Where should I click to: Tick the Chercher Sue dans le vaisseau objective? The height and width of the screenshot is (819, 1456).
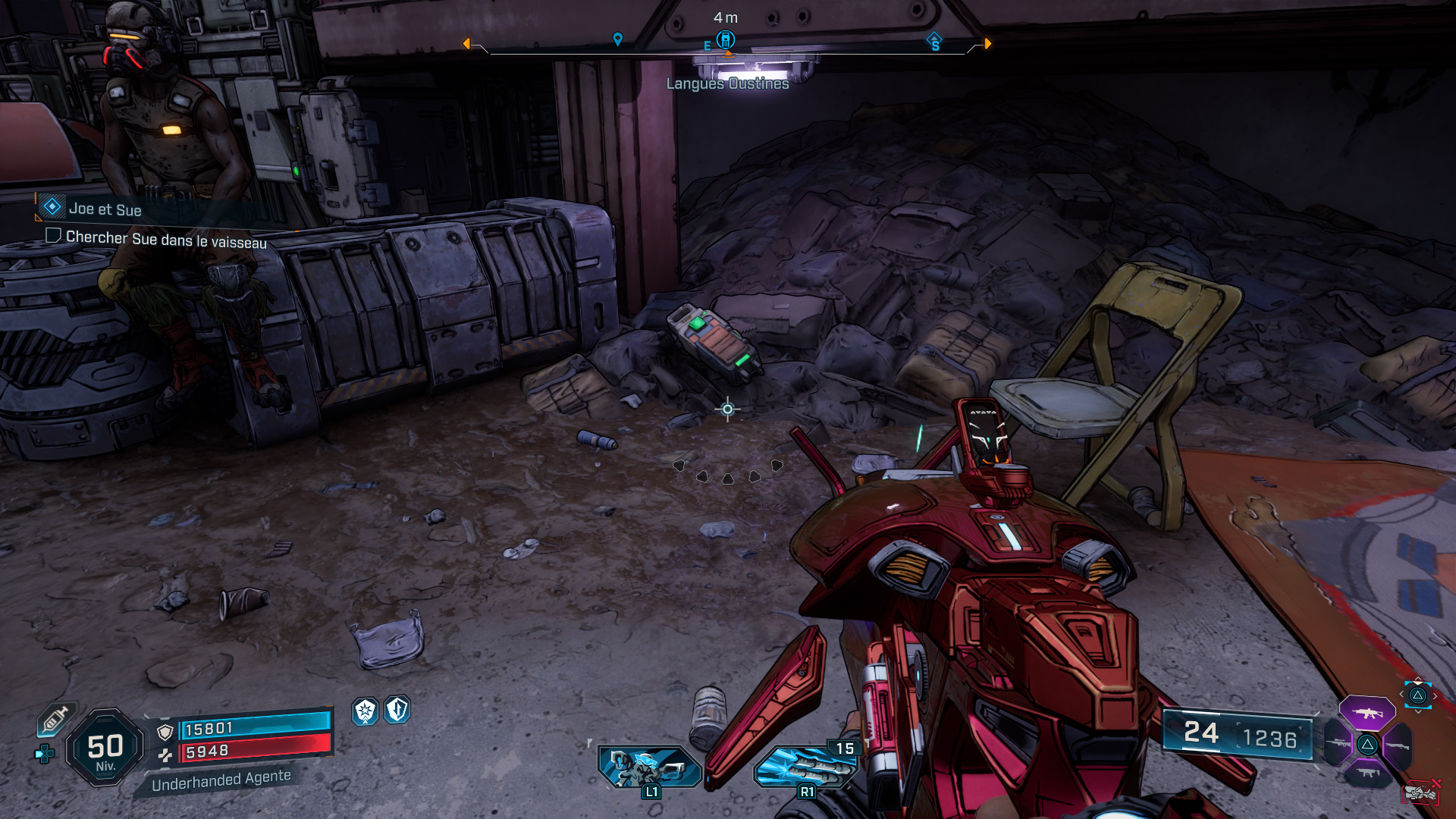coord(53,236)
